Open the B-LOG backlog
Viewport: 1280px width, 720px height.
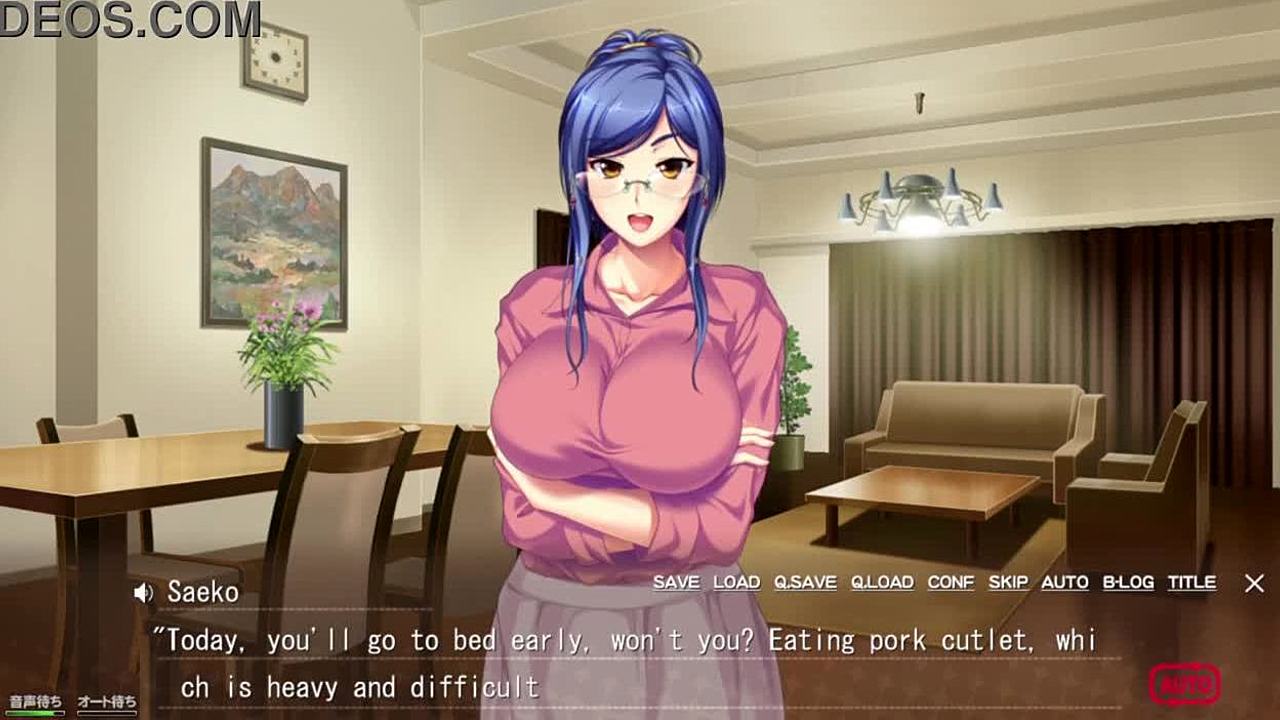(x=1128, y=582)
